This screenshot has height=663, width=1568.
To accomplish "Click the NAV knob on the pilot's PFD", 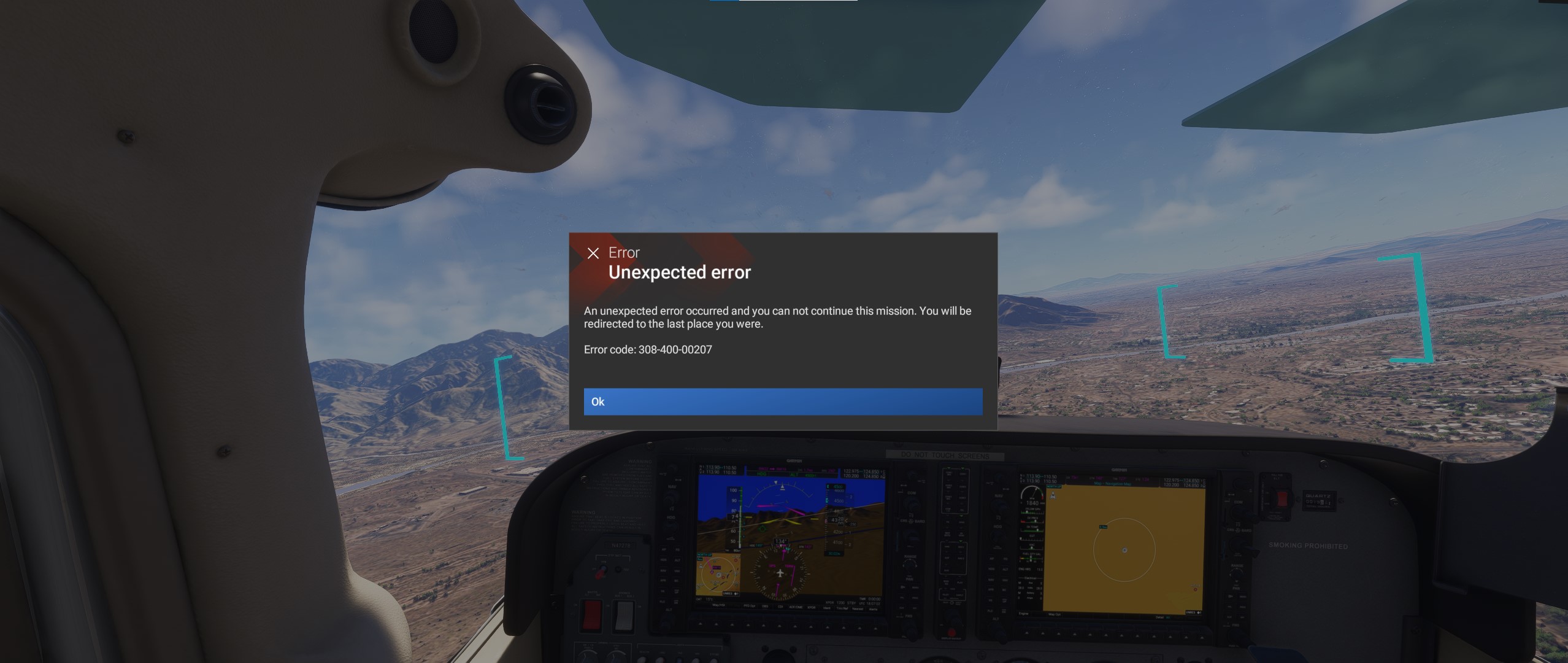I will tap(671, 500).
